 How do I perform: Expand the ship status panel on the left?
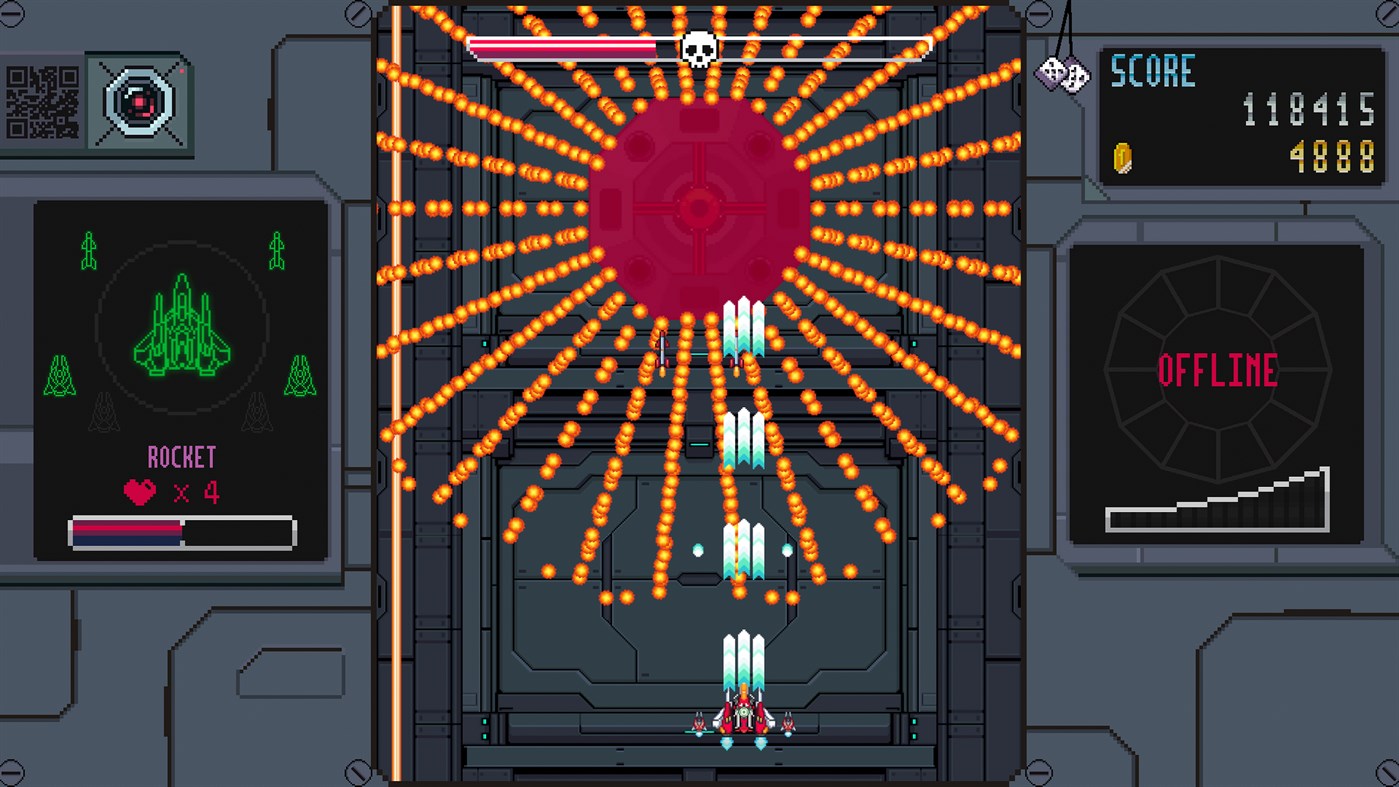point(181,380)
